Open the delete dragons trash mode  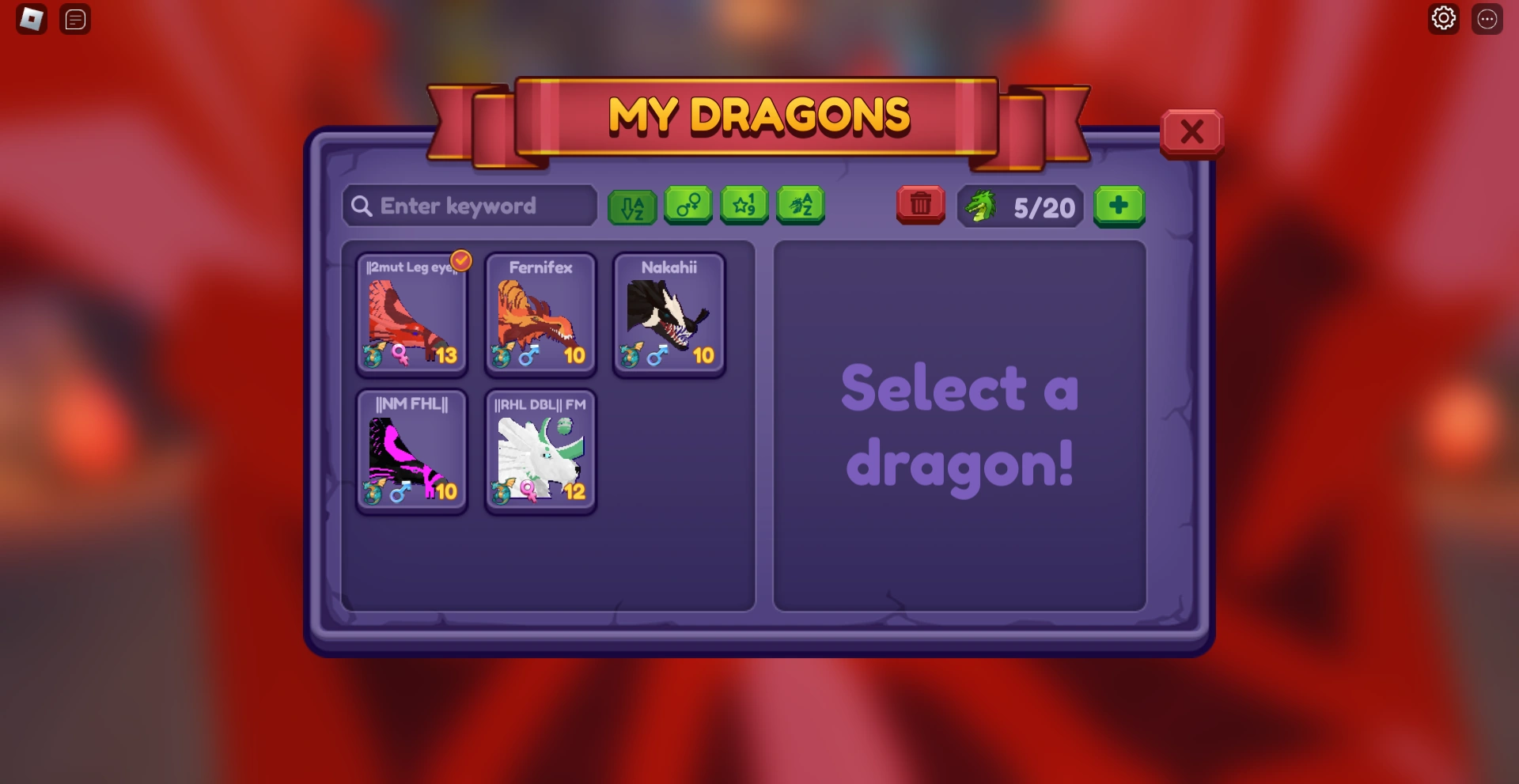[920, 206]
